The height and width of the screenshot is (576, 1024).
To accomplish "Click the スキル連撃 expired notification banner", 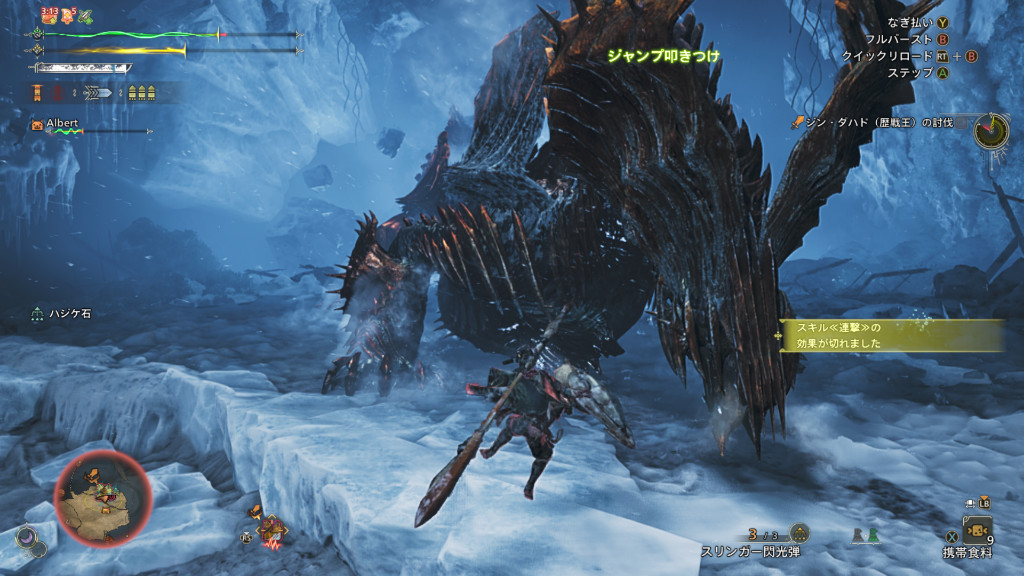I will [x=890, y=335].
